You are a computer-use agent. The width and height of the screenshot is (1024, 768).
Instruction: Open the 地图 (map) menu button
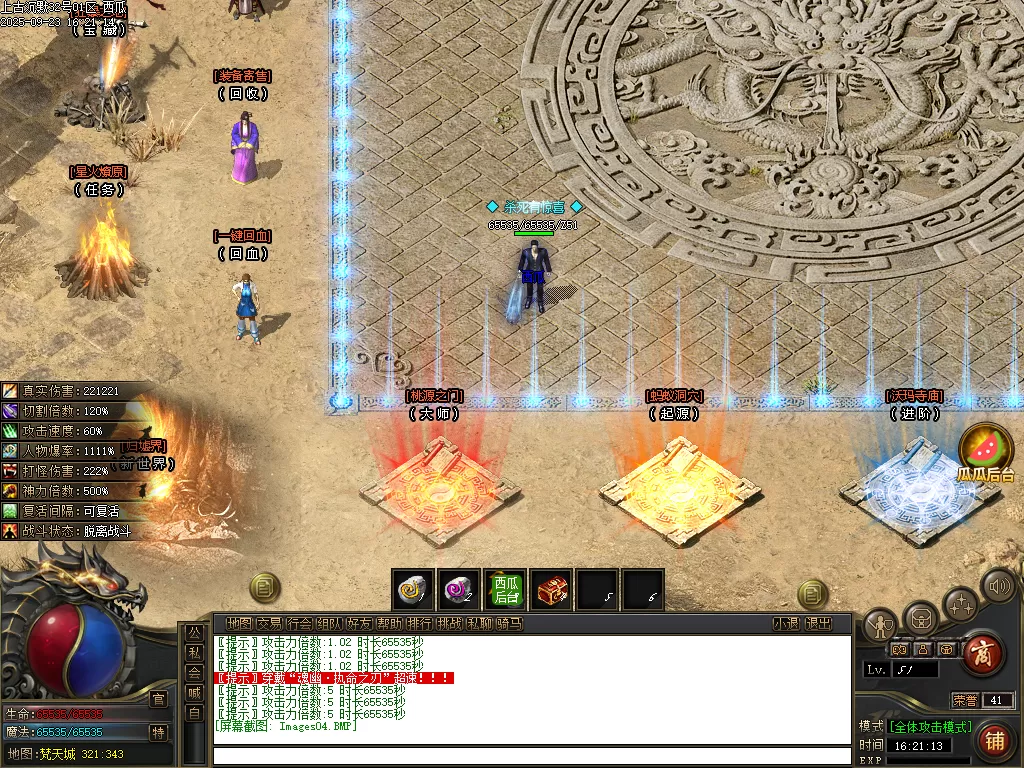point(239,624)
